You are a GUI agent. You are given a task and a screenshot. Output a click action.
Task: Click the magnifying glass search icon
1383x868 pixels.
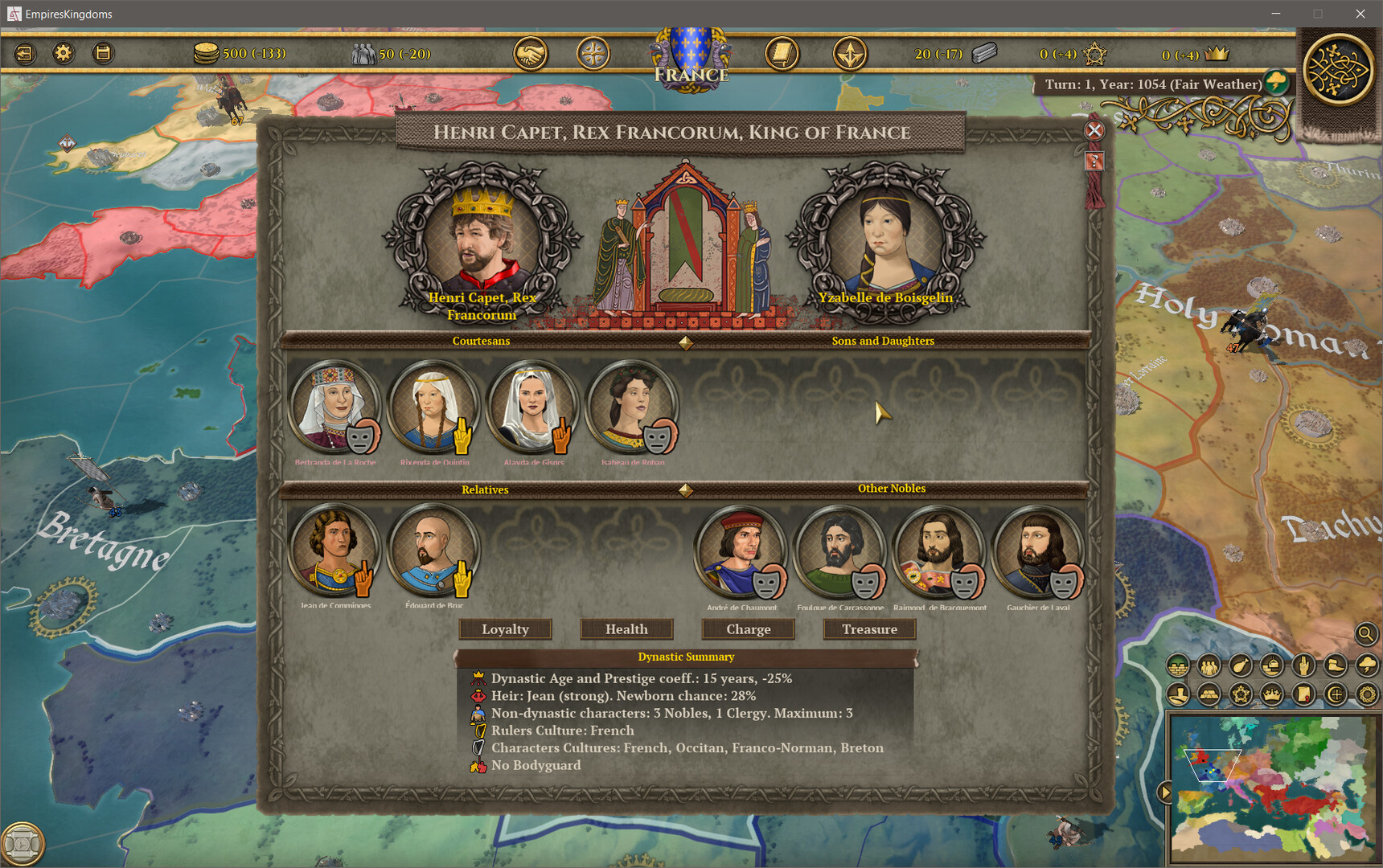point(1365,634)
